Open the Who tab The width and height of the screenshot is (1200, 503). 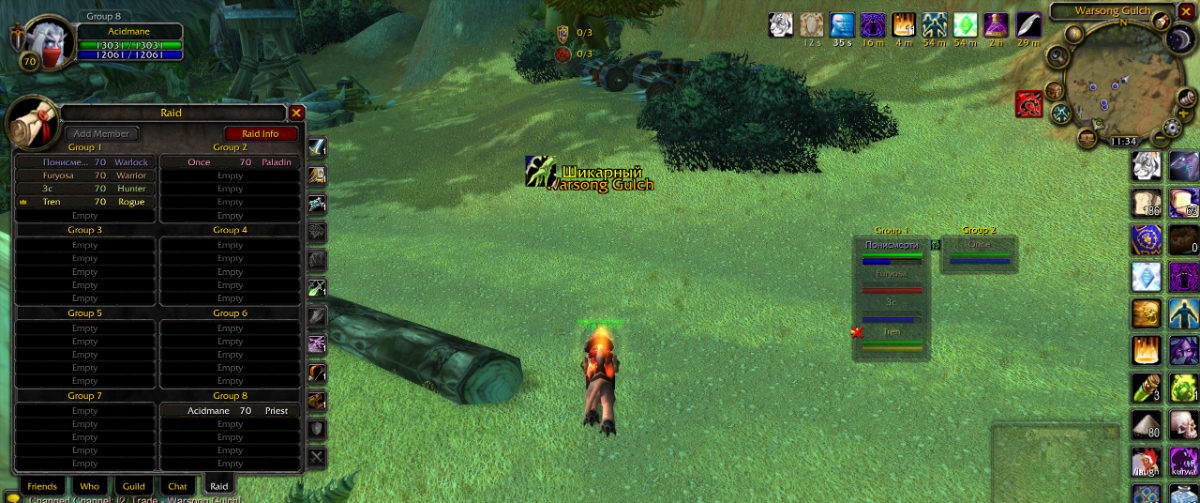(x=89, y=486)
